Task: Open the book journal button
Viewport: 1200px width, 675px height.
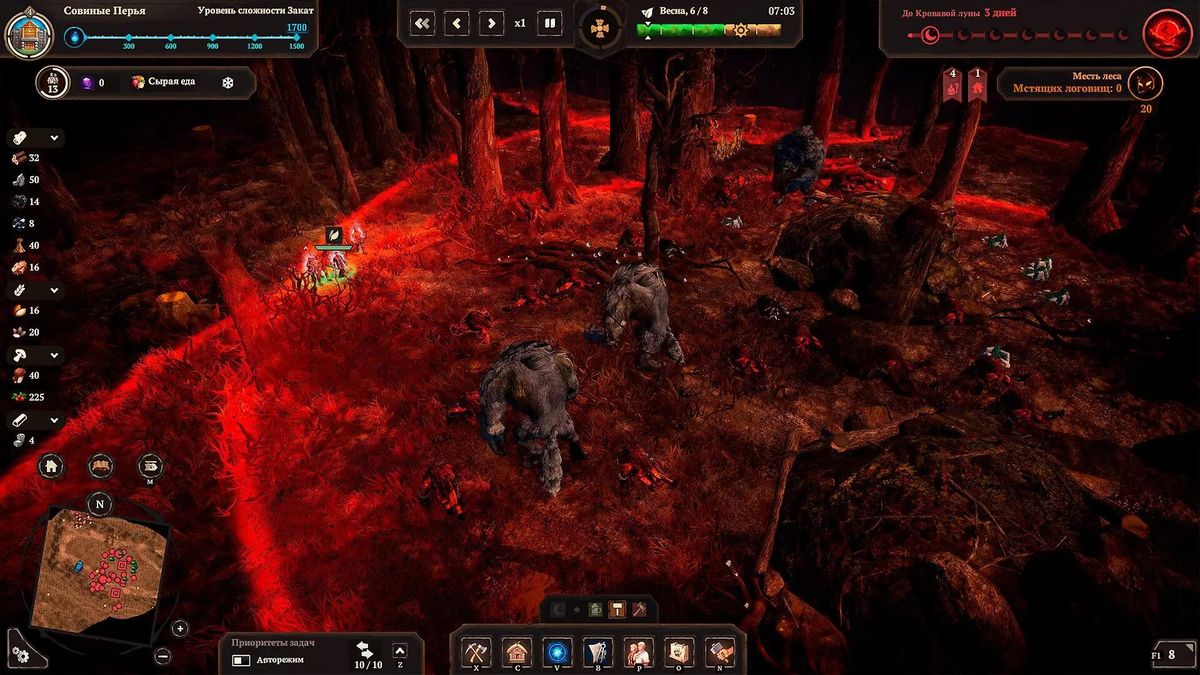Action: [x=100, y=465]
